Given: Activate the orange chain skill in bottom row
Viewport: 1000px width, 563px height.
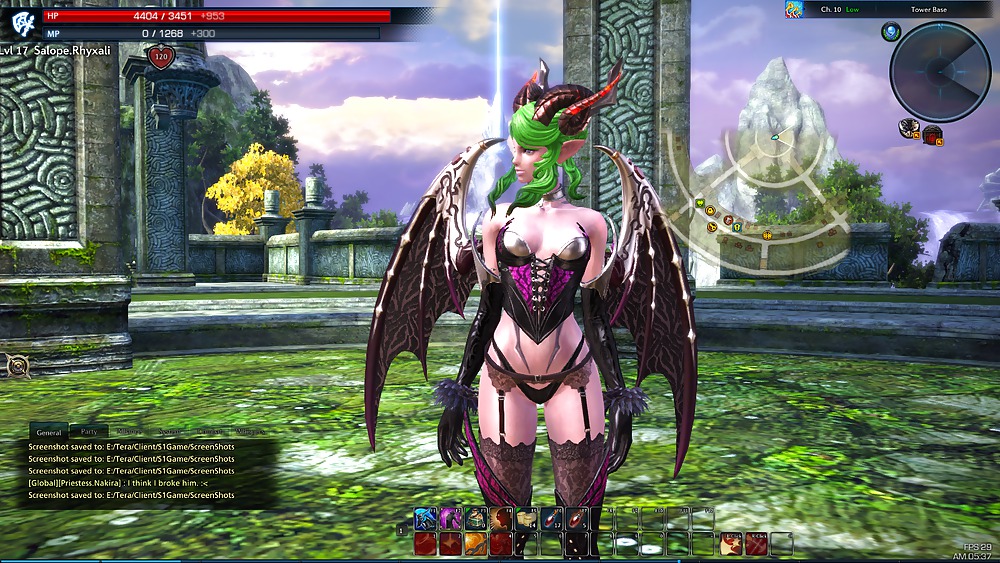Looking at the screenshot, I should tap(475, 543).
